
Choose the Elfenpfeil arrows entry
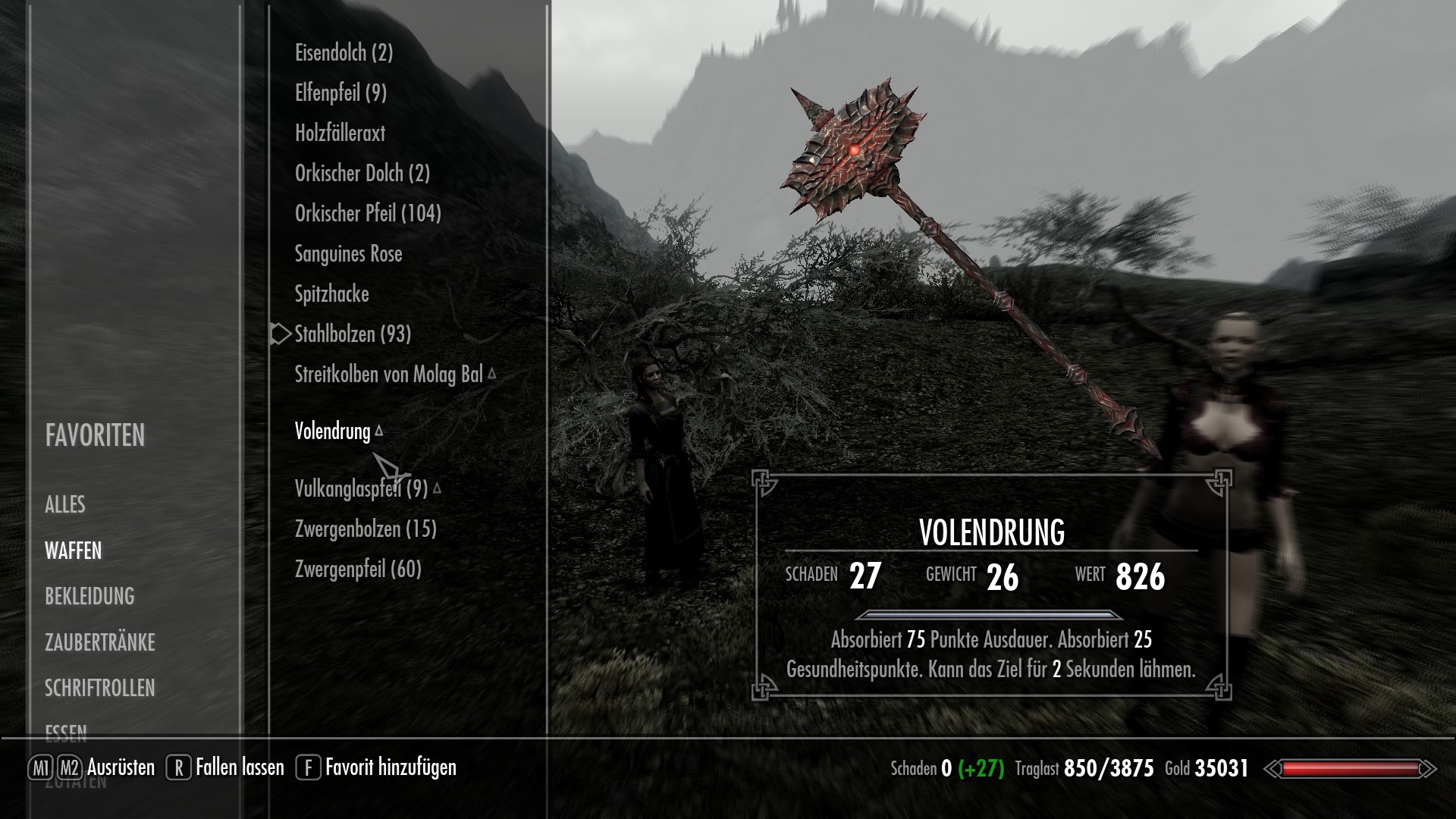(340, 93)
